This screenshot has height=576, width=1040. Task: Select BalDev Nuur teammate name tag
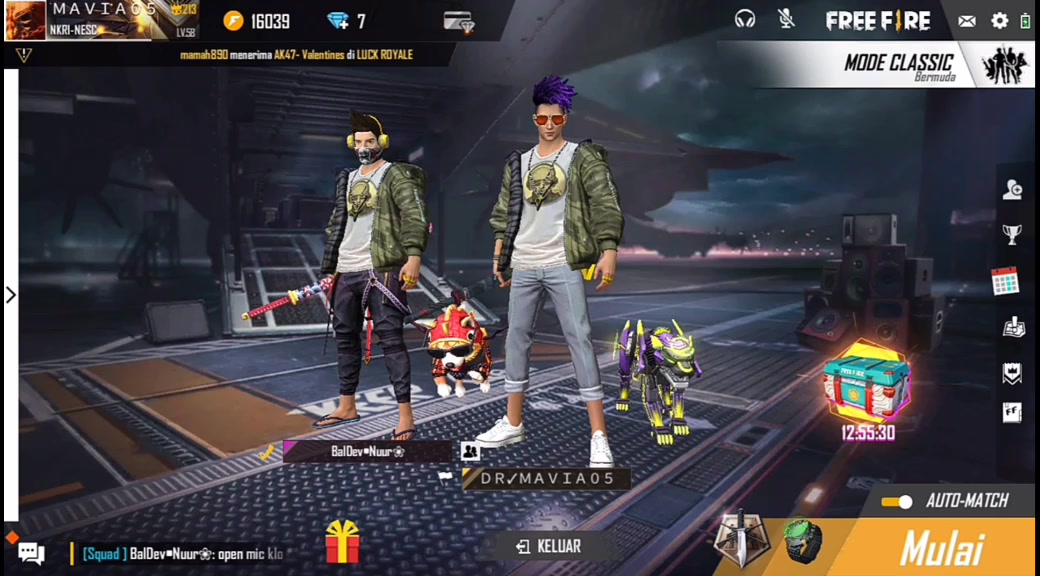click(367, 451)
